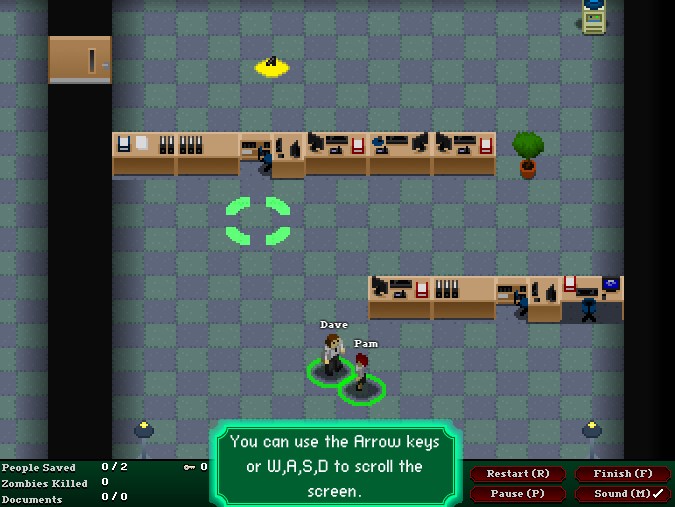Toggle the Sound (M) option

[623, 494]
